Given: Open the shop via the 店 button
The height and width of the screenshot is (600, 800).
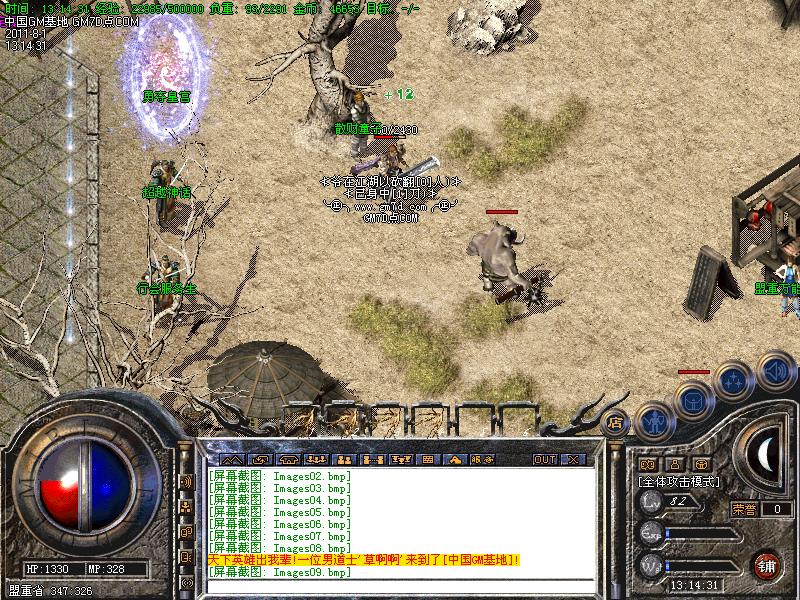Looking at the screenshot, I should click(x=616, y=421).
